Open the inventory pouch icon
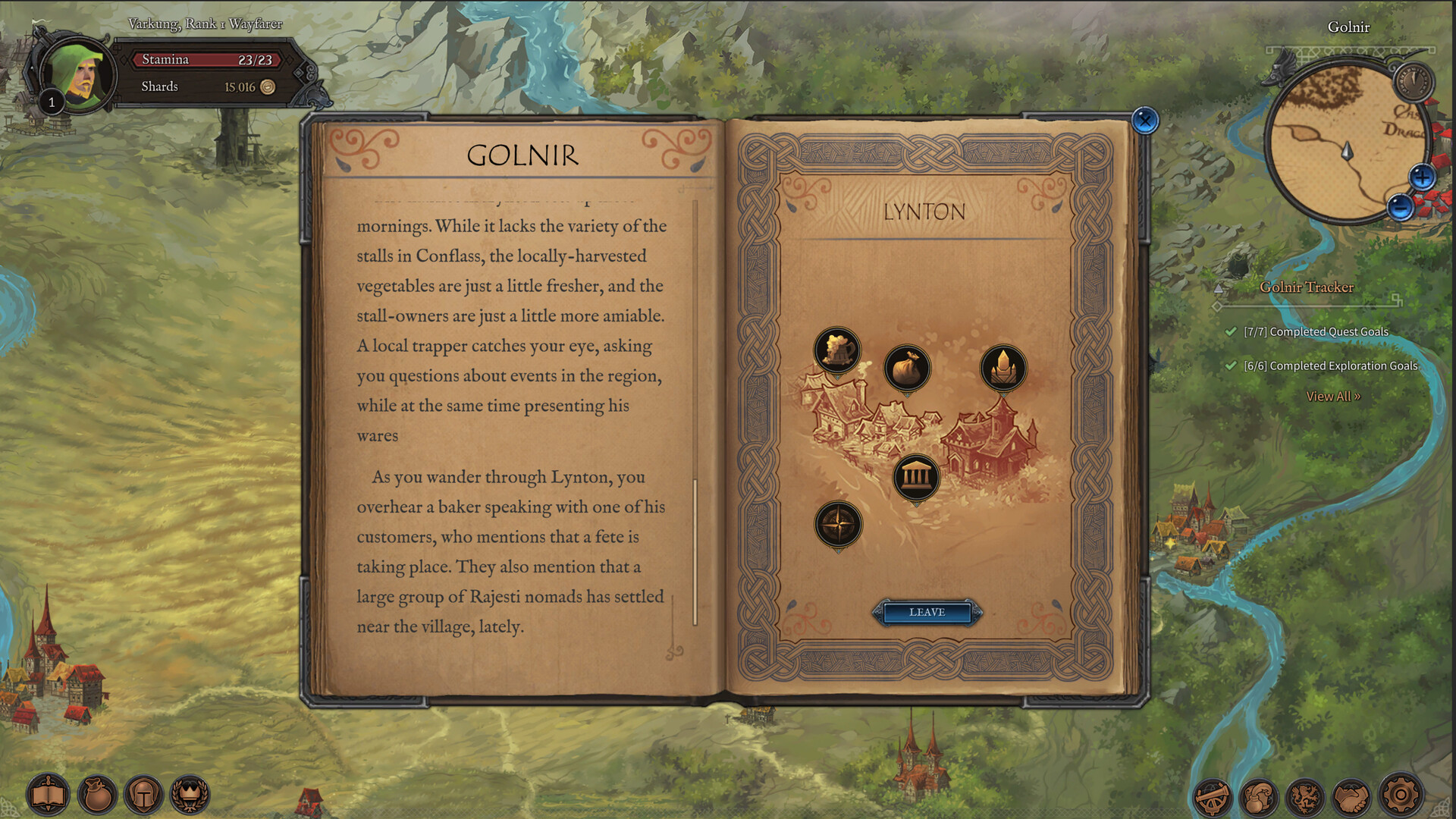Viewport: 1456px width, 819px height. [x=97, y=795]
